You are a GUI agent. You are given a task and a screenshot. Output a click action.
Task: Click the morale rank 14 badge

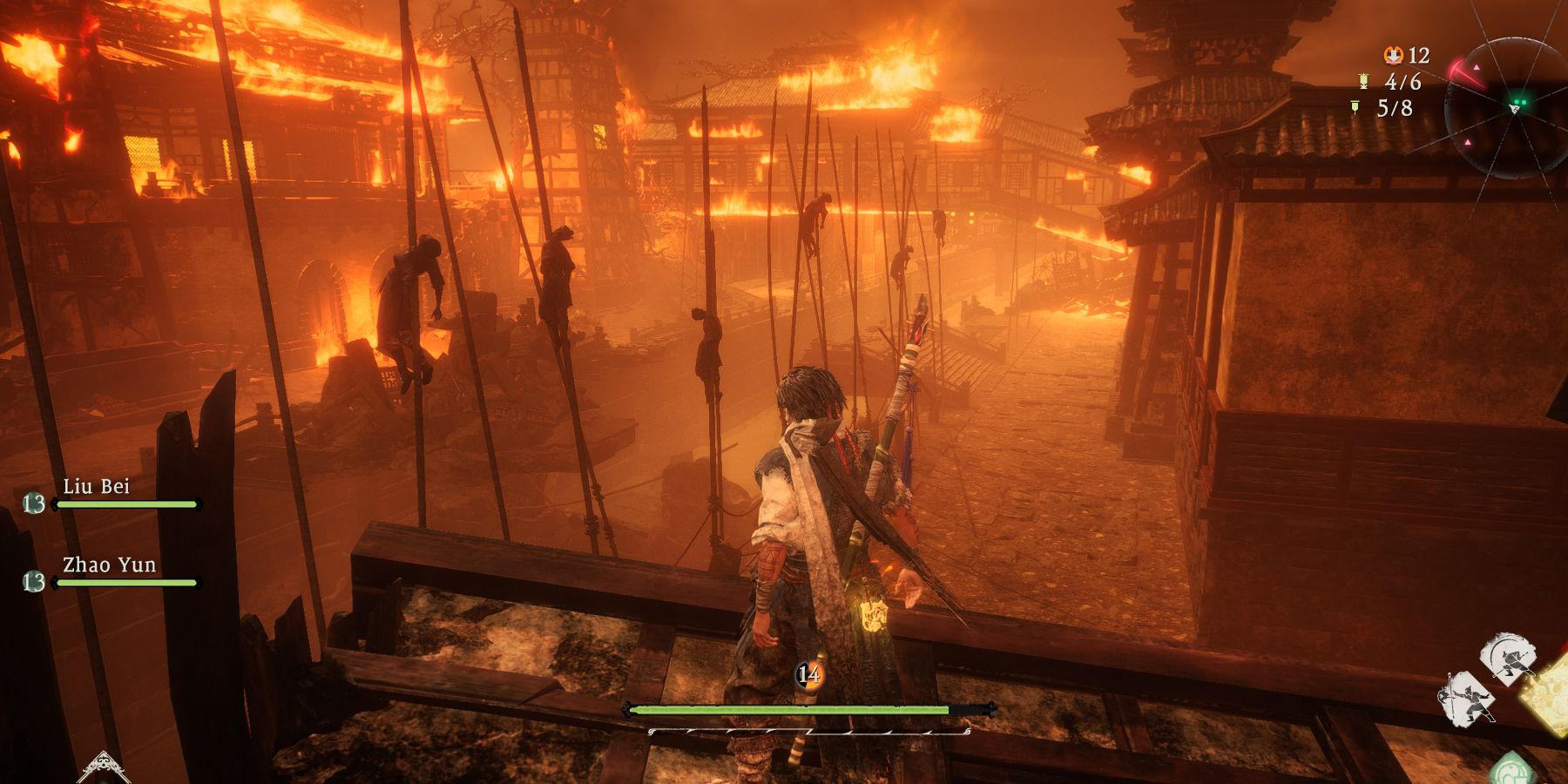coord(808,674)
